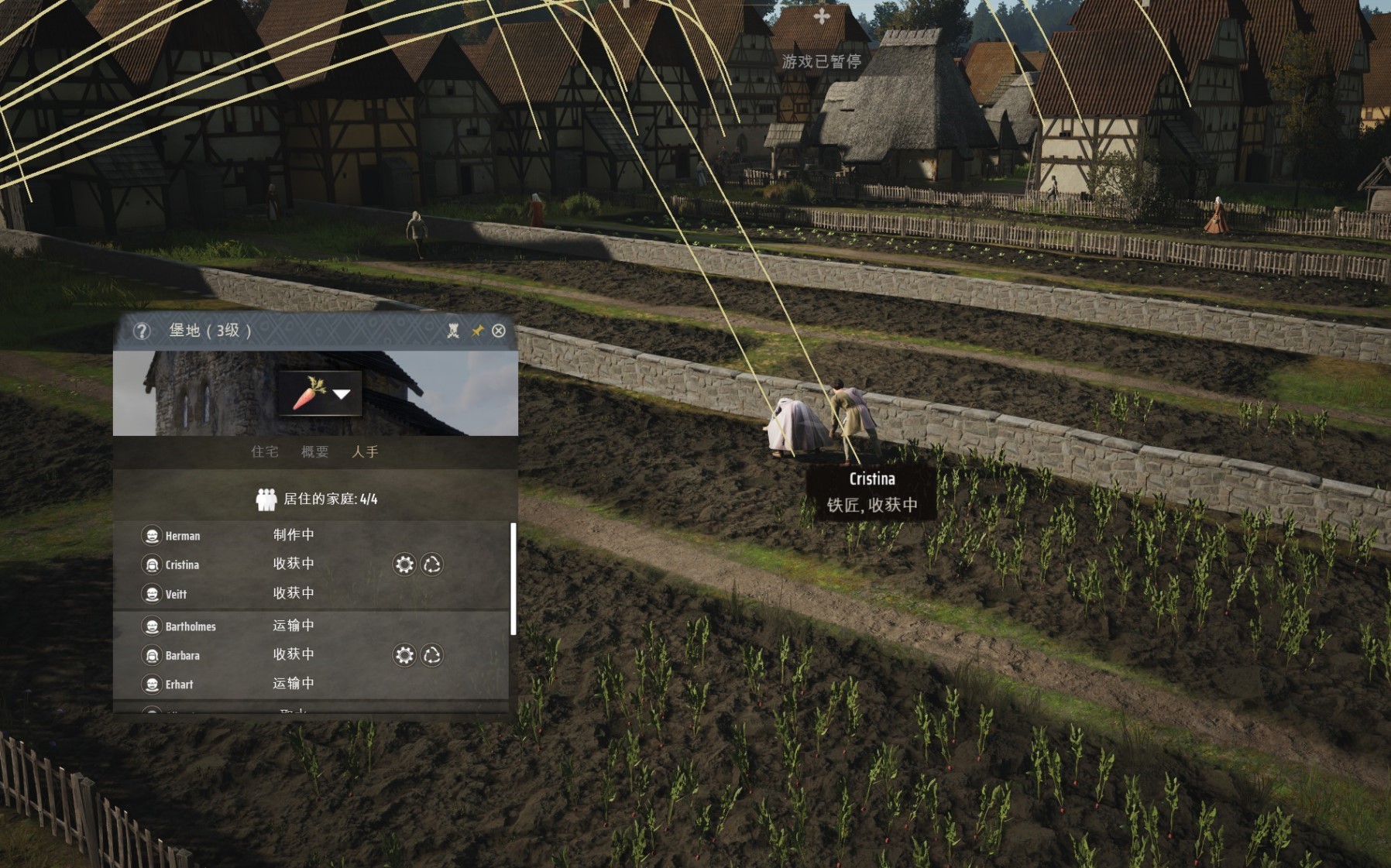Open the gear icon beside Barbara
Image resolution: width=1391 pixels, height=868 pixels.
tap(404, 655)
